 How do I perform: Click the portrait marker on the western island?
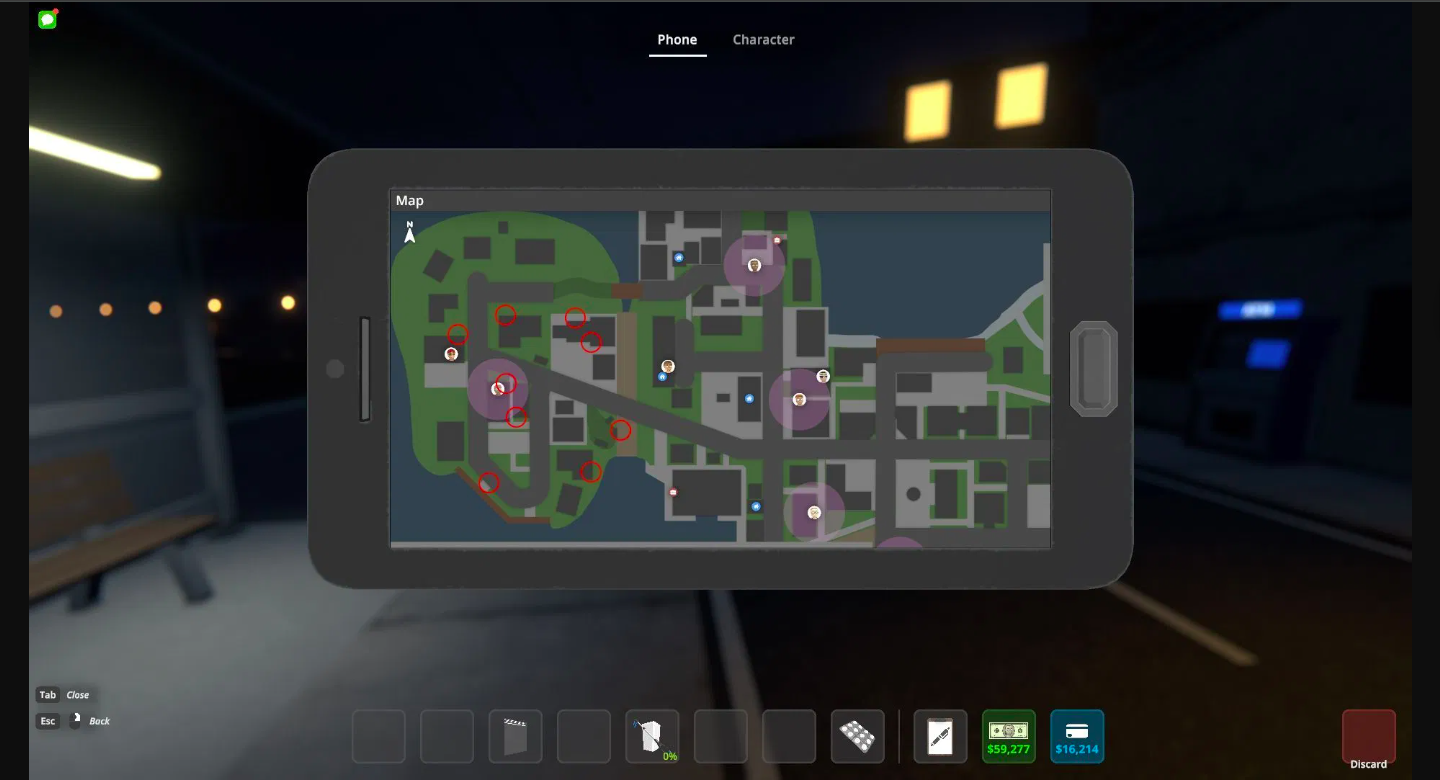click(x=452, y=353)
